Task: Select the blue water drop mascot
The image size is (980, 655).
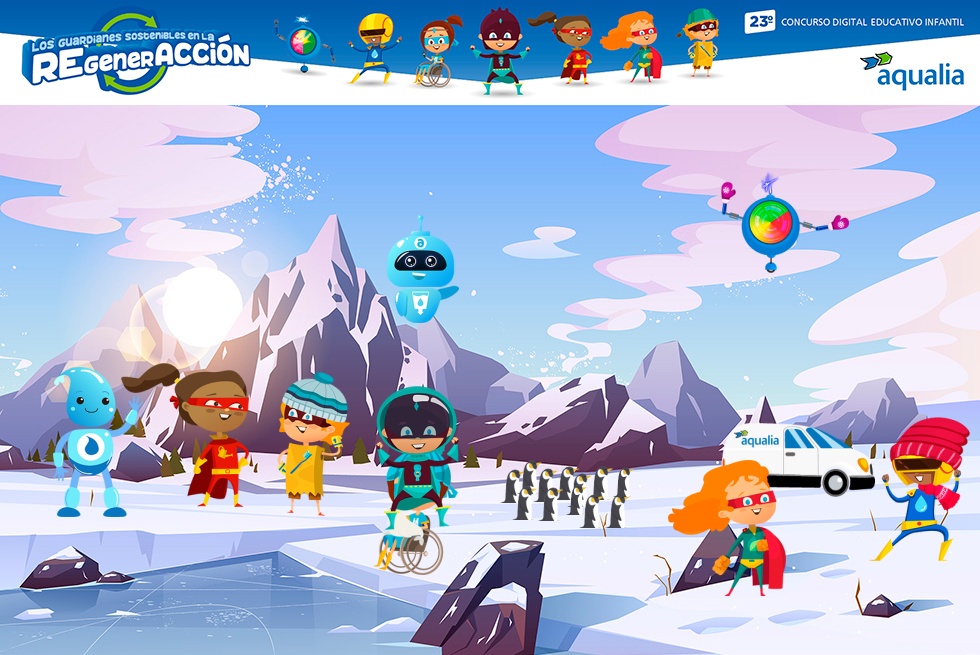Action: [x=90, y=440]
